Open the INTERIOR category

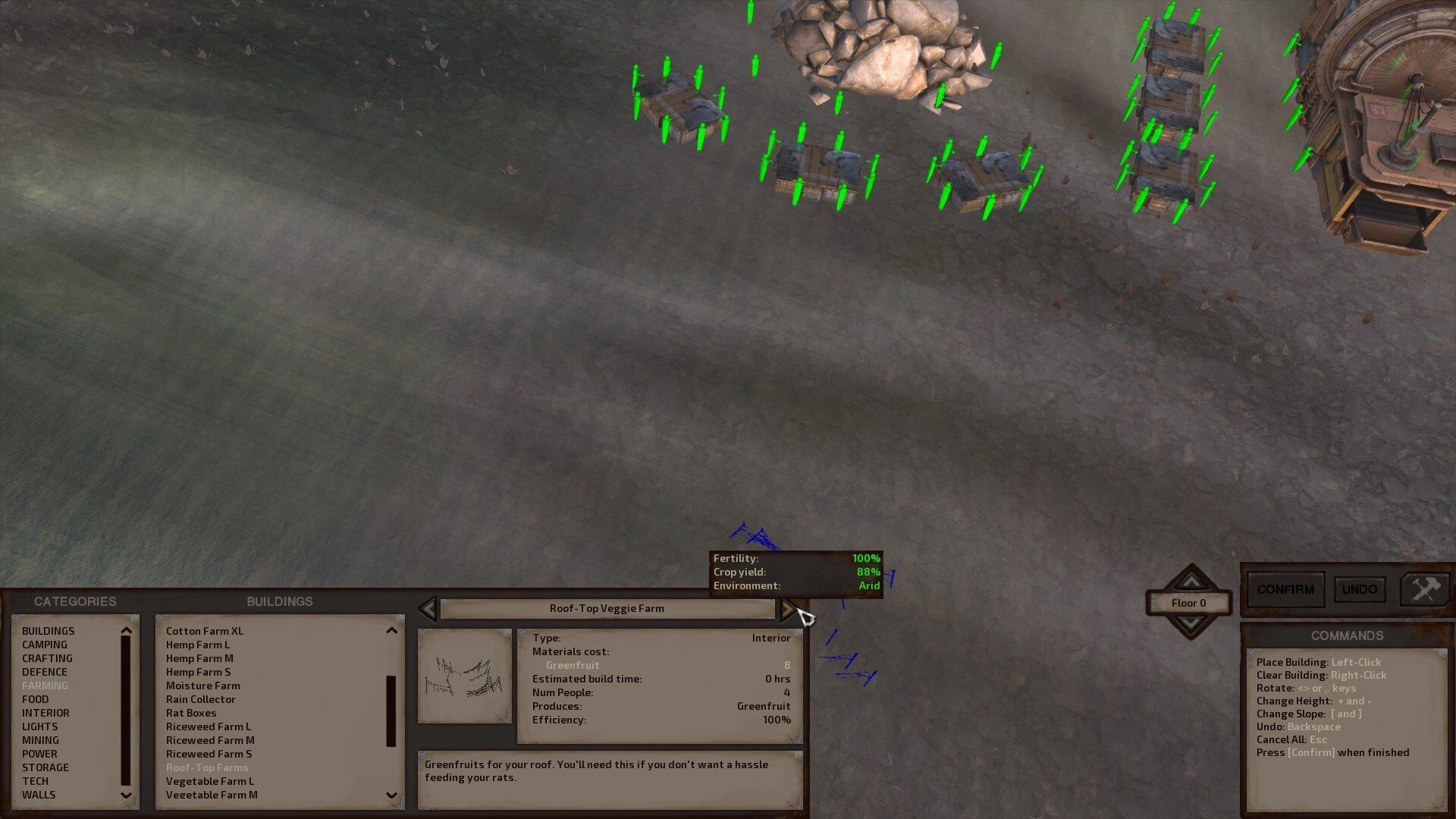point(45,713)
